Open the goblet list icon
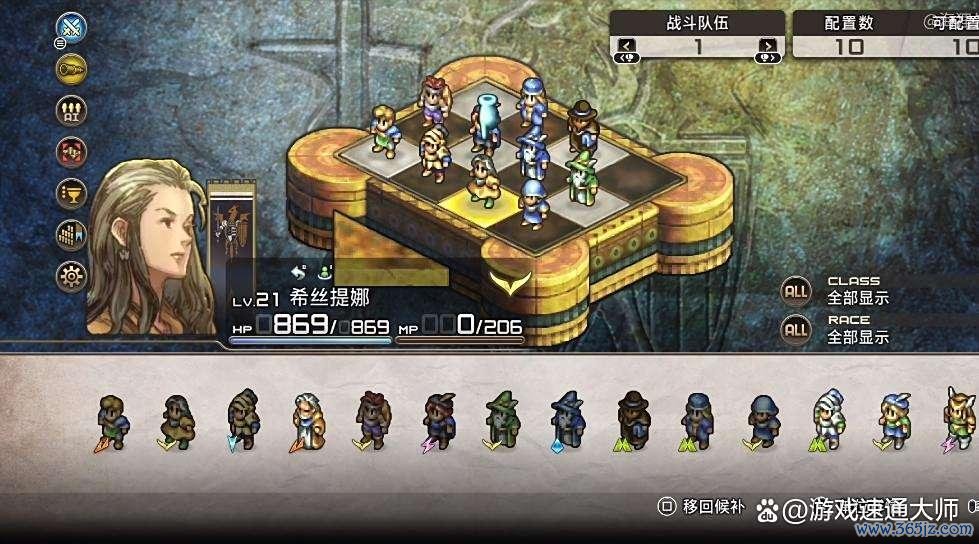979x544 pixels. [71, 192]
